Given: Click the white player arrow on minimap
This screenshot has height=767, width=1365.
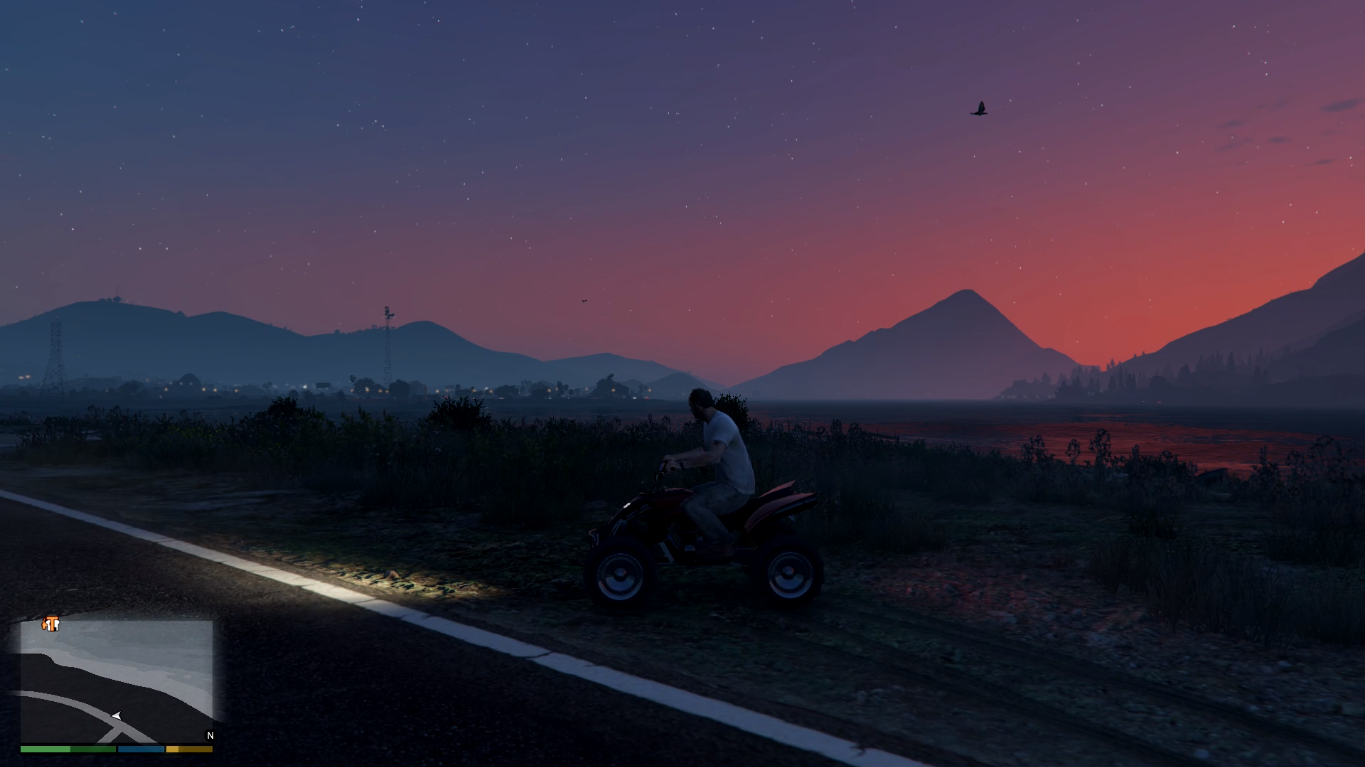Looking at the screenshot, I should coord(117,715).
